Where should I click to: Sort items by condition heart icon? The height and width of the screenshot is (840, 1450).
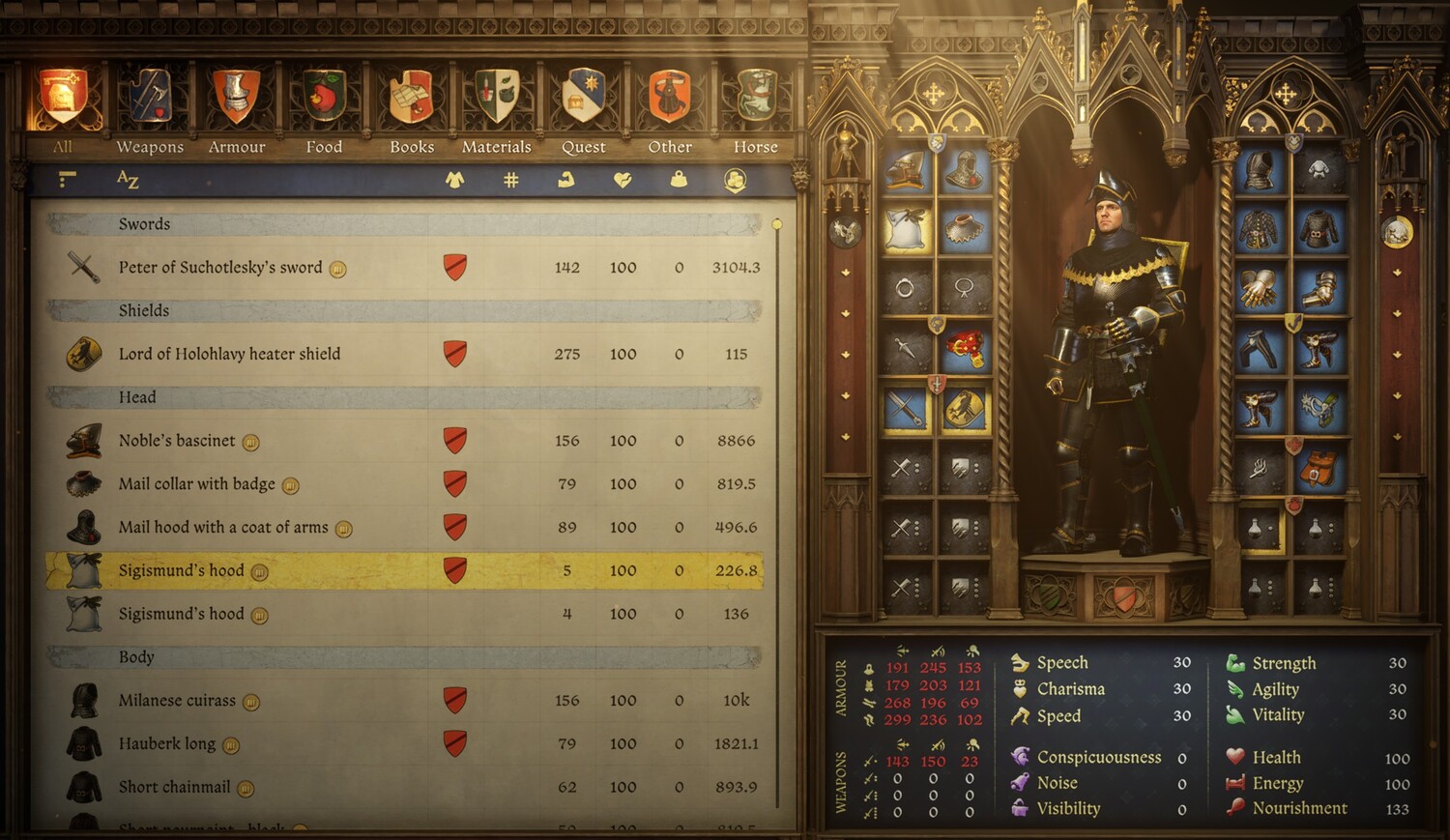coord(623,180)
